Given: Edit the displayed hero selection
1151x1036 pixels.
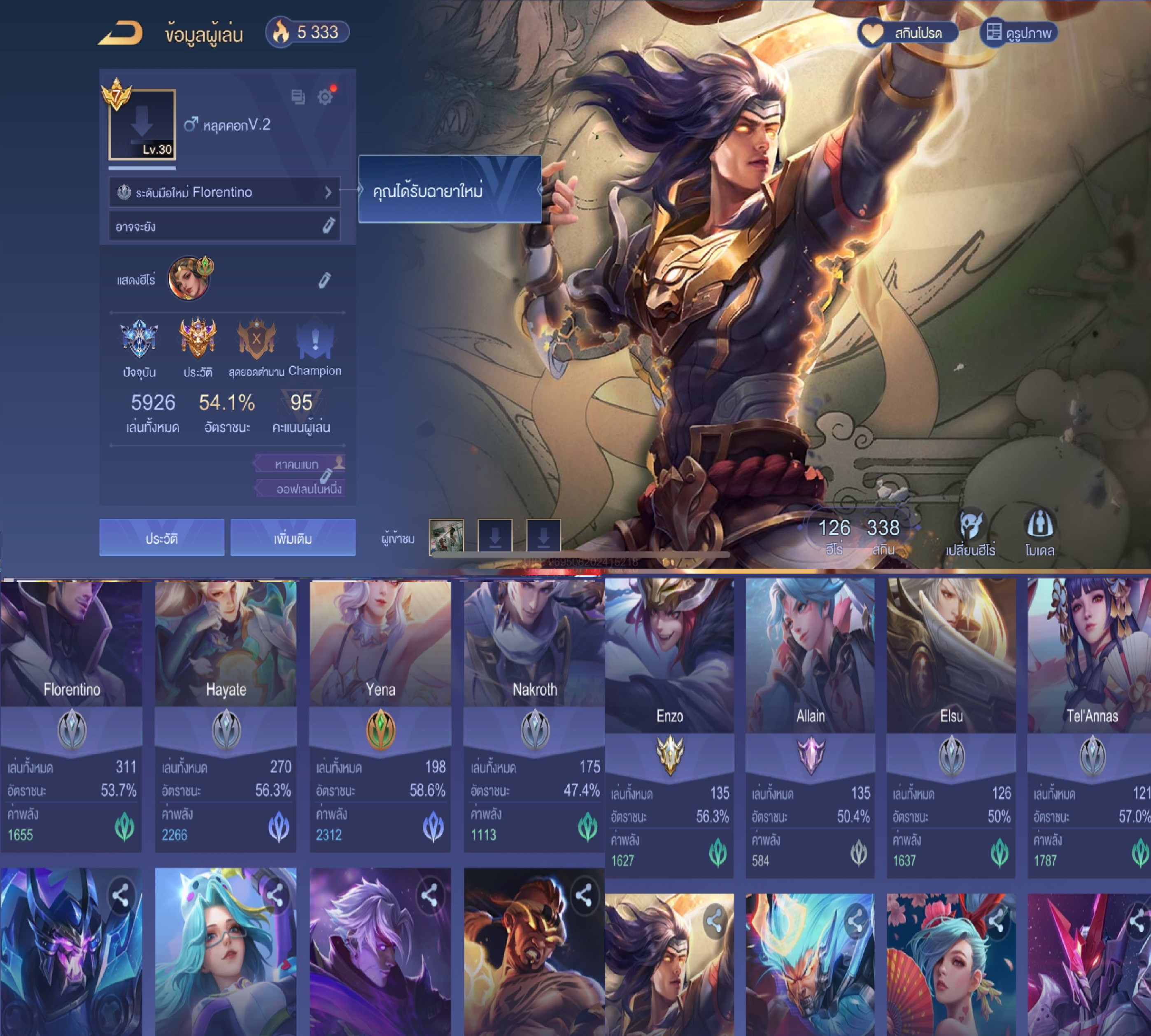Looking at the screenshot, I should [324, 280].
